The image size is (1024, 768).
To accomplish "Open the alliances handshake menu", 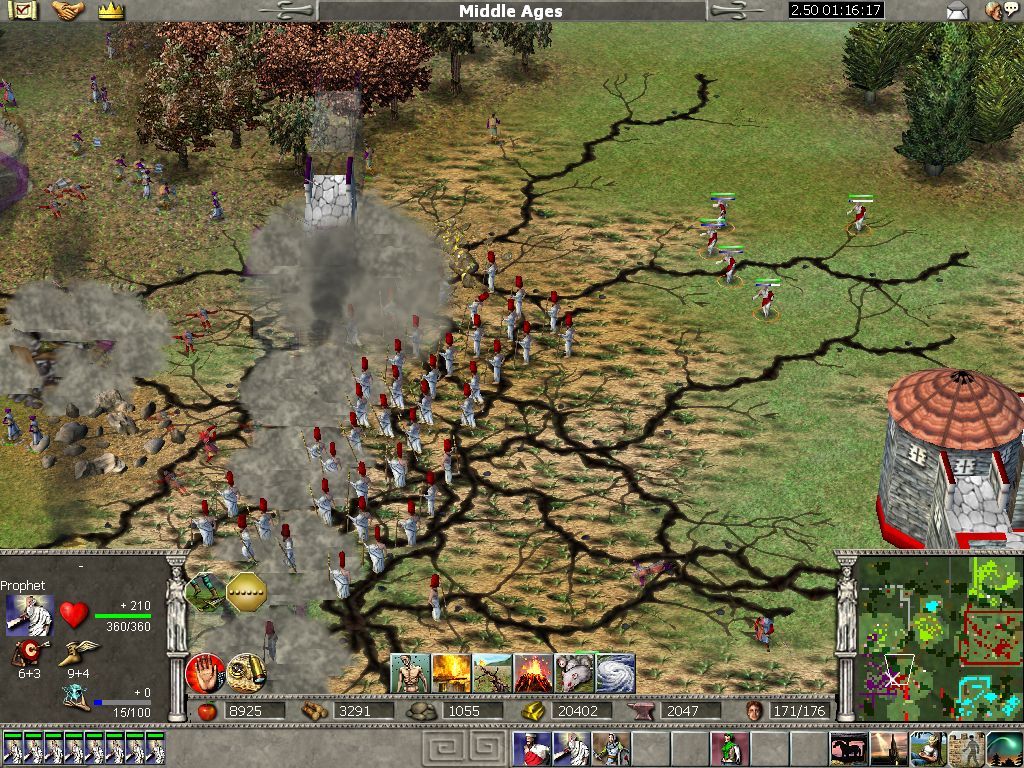I will [x=68, y=11].
